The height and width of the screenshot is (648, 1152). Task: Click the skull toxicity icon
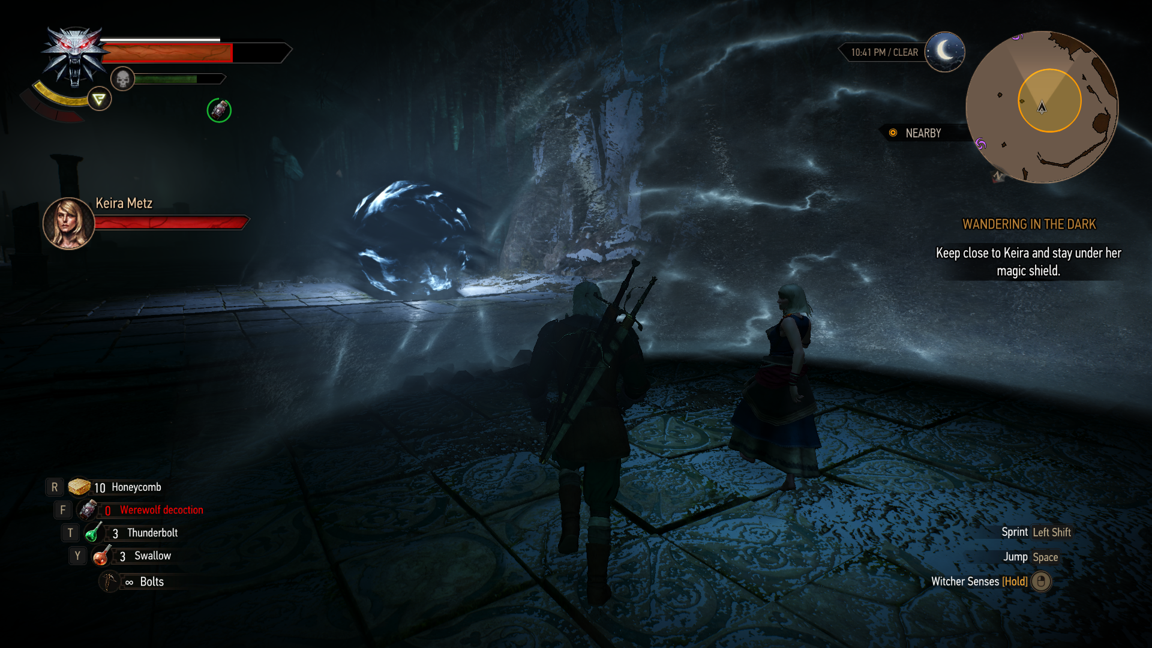pos(122,78)
